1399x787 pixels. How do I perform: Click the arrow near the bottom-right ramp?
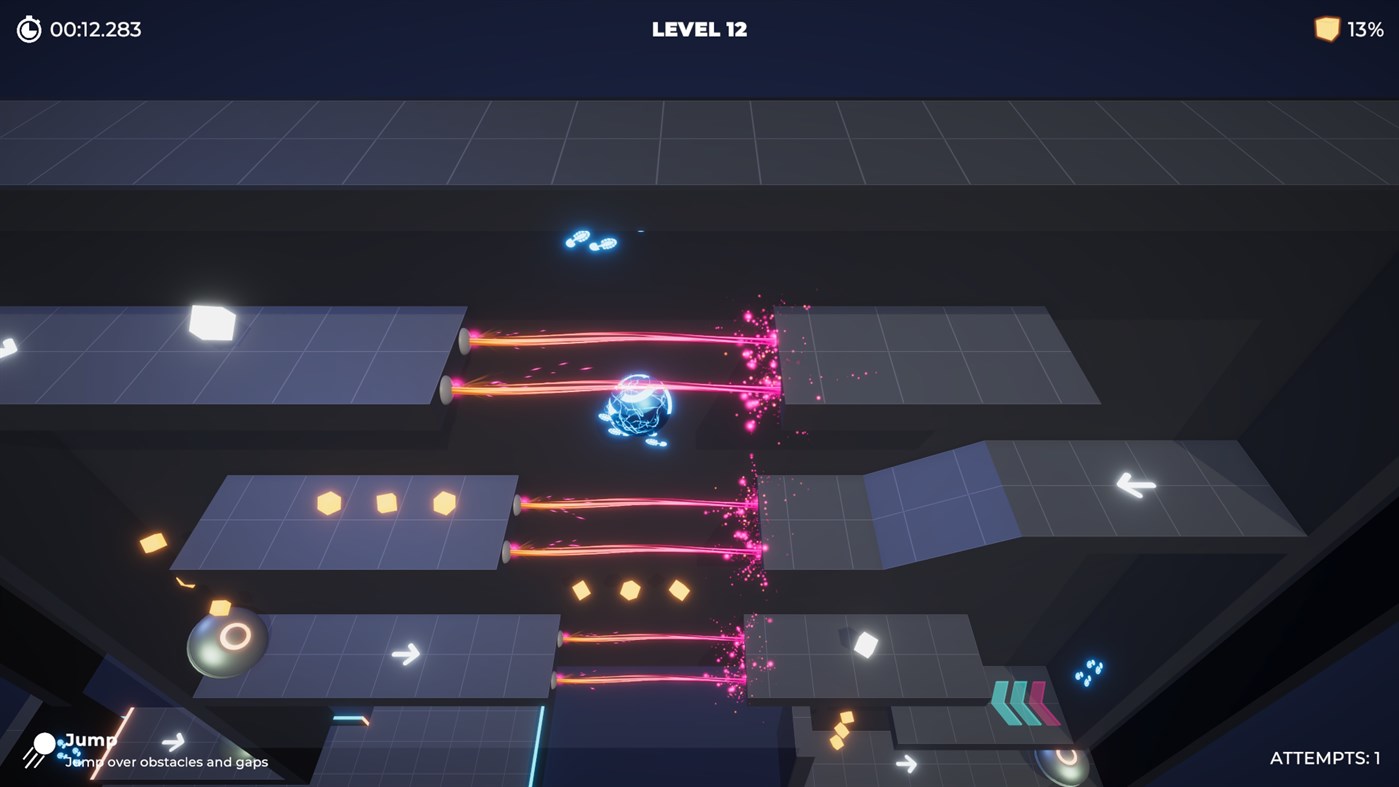tap(906, 762)
